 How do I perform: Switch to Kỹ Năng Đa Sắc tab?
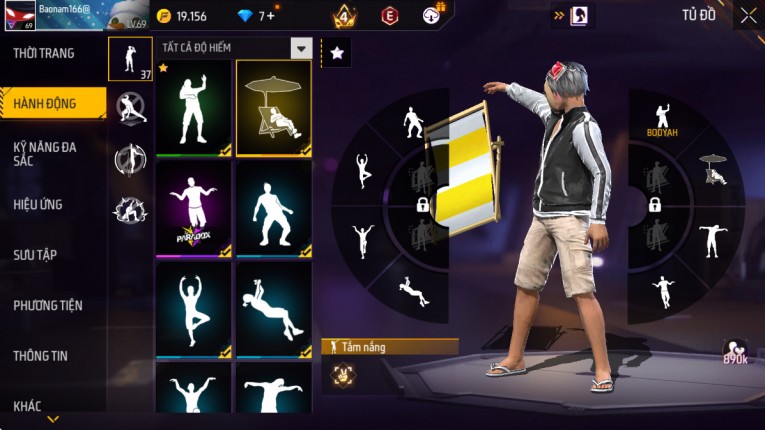44,153
